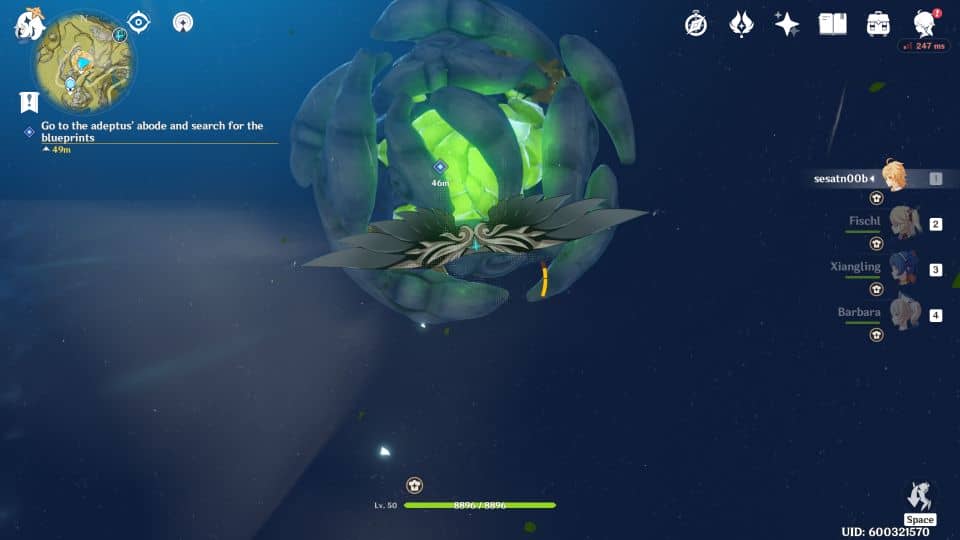This screenshot has width=960, height=540.
Task: Select active character sesatn00b
Action: pos(894,177)
